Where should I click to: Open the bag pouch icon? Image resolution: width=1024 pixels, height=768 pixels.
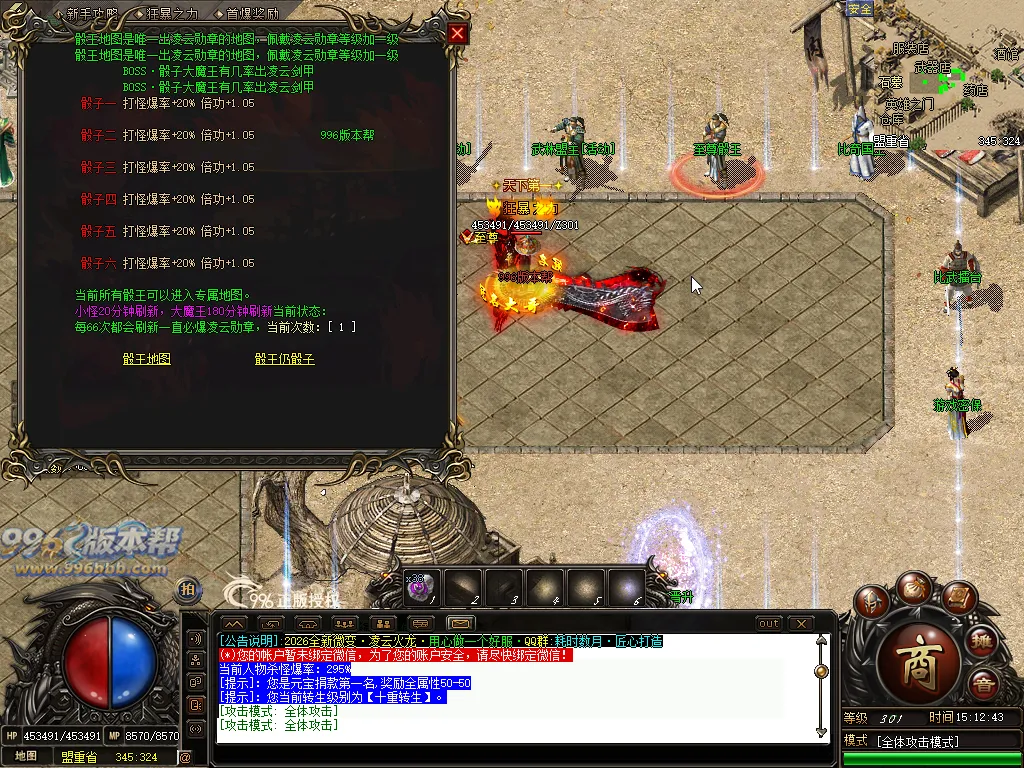click(x=914, y=588)
